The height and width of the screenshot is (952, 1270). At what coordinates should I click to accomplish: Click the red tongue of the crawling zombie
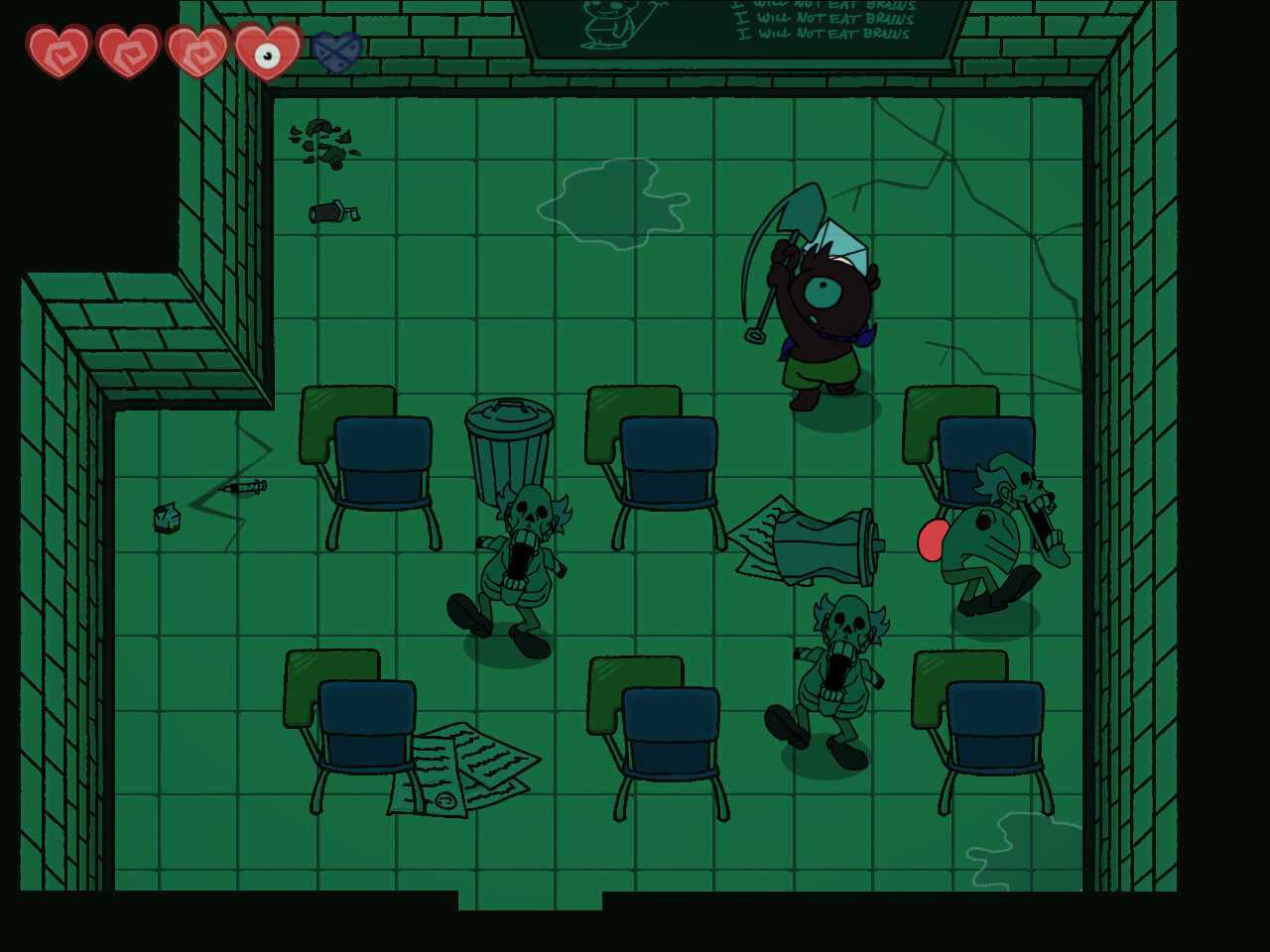[934, 542]
